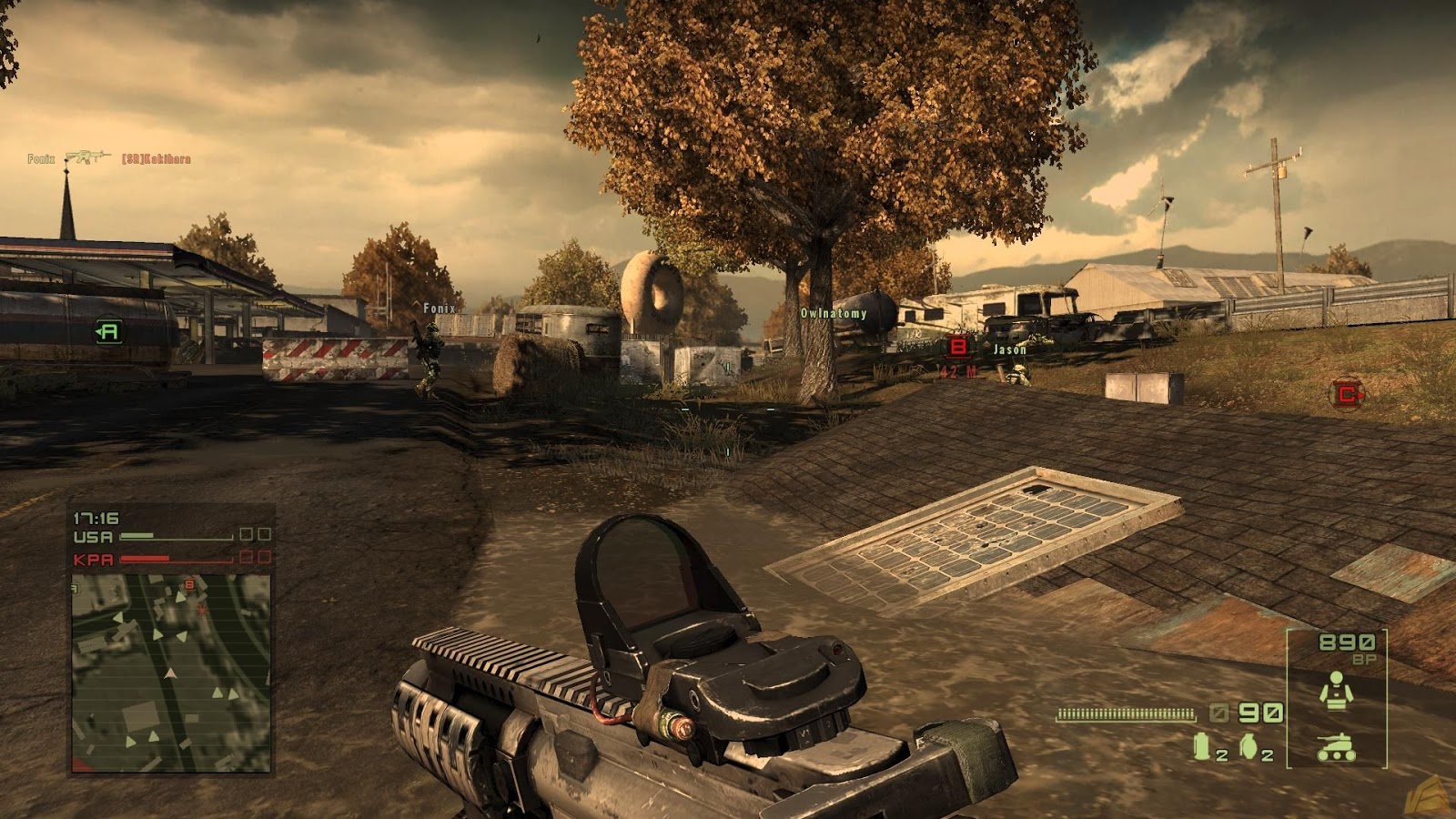This screenshot has width=1456, height=819.
Task: Toggle the first USA ticket square
Action: pos(247,534)
